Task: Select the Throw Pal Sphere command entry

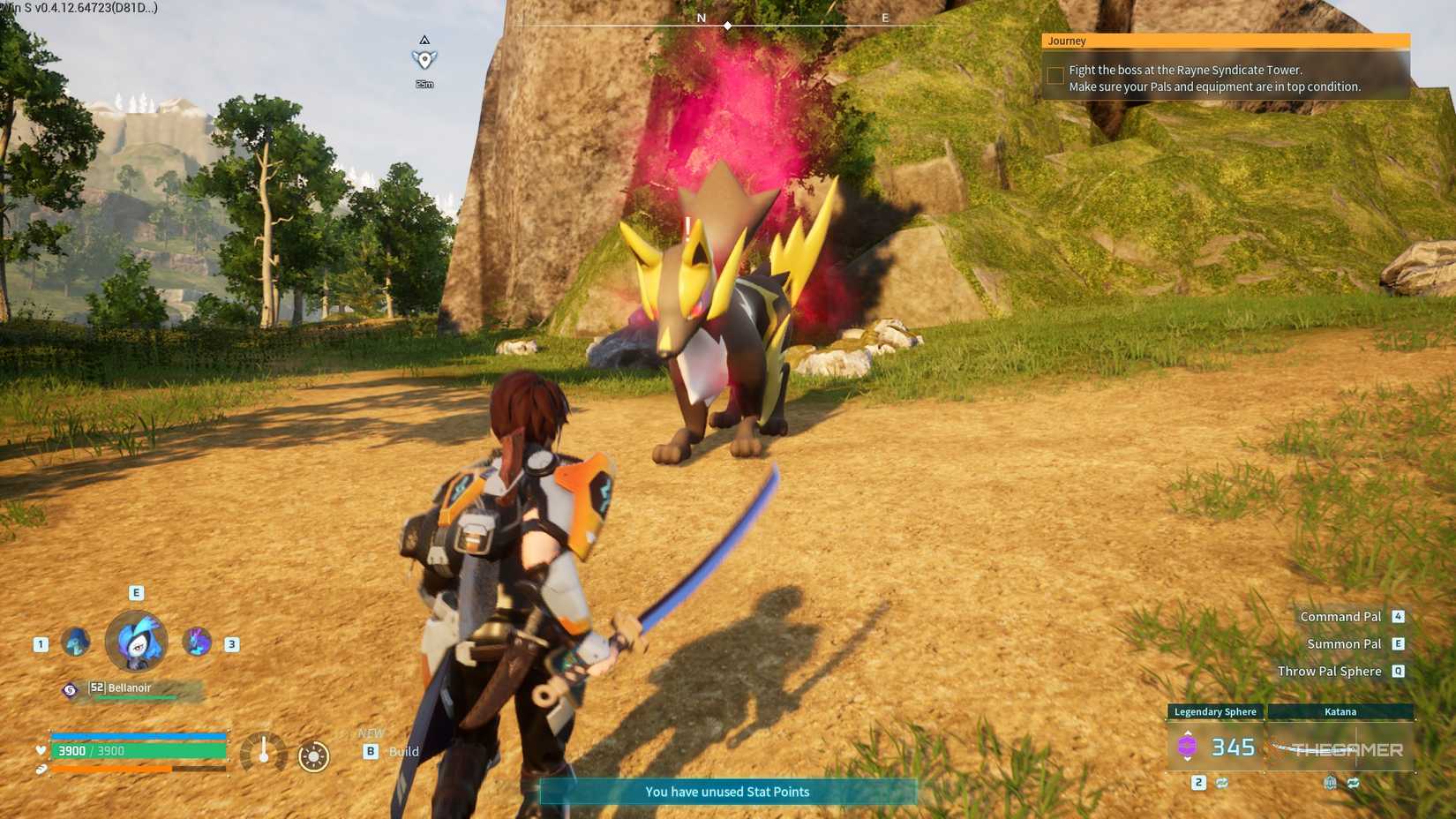Action: pyautogui.click(x=1330, y=671)
